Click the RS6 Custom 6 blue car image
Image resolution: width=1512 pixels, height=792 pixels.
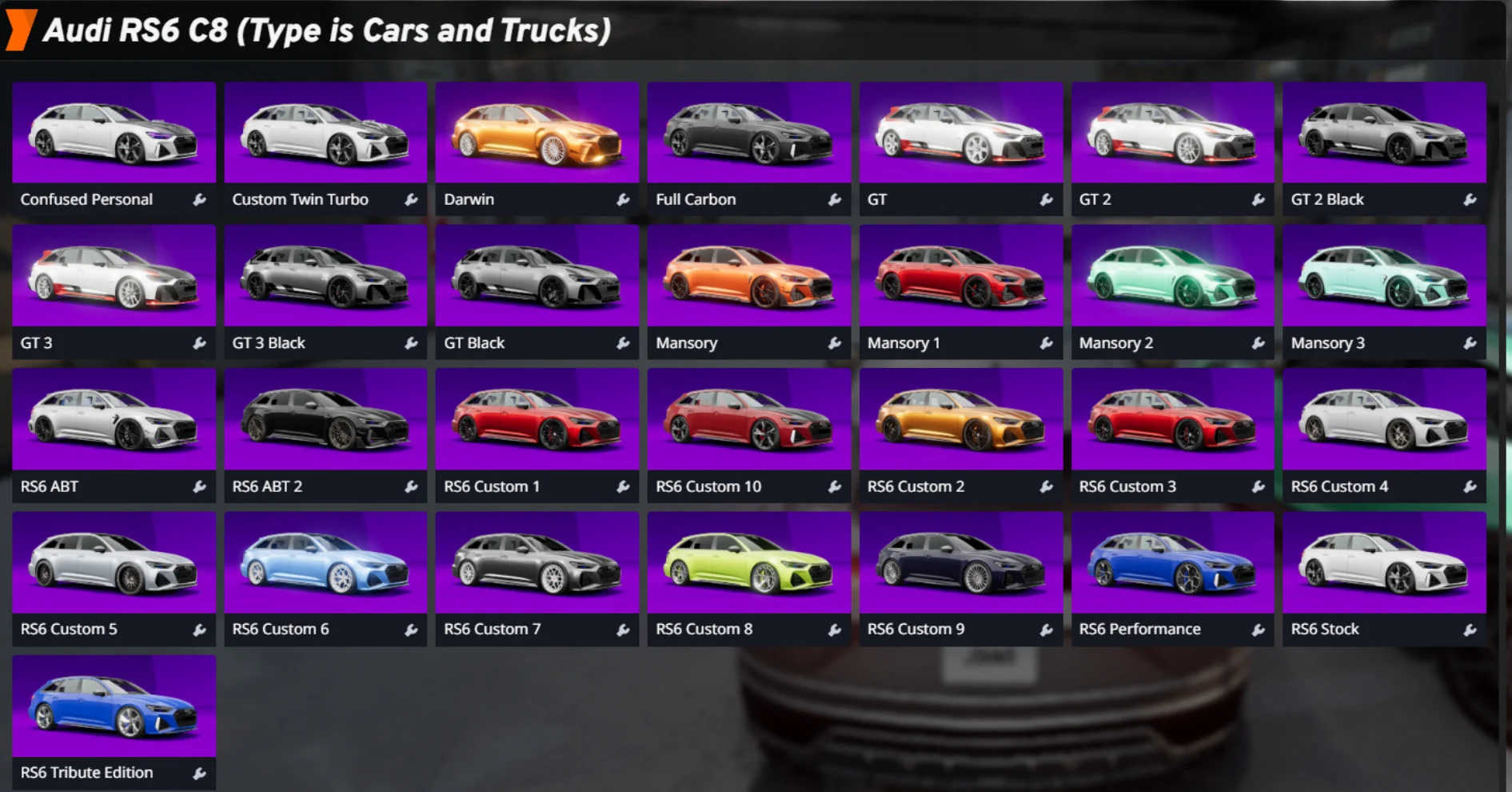point(325,562)
